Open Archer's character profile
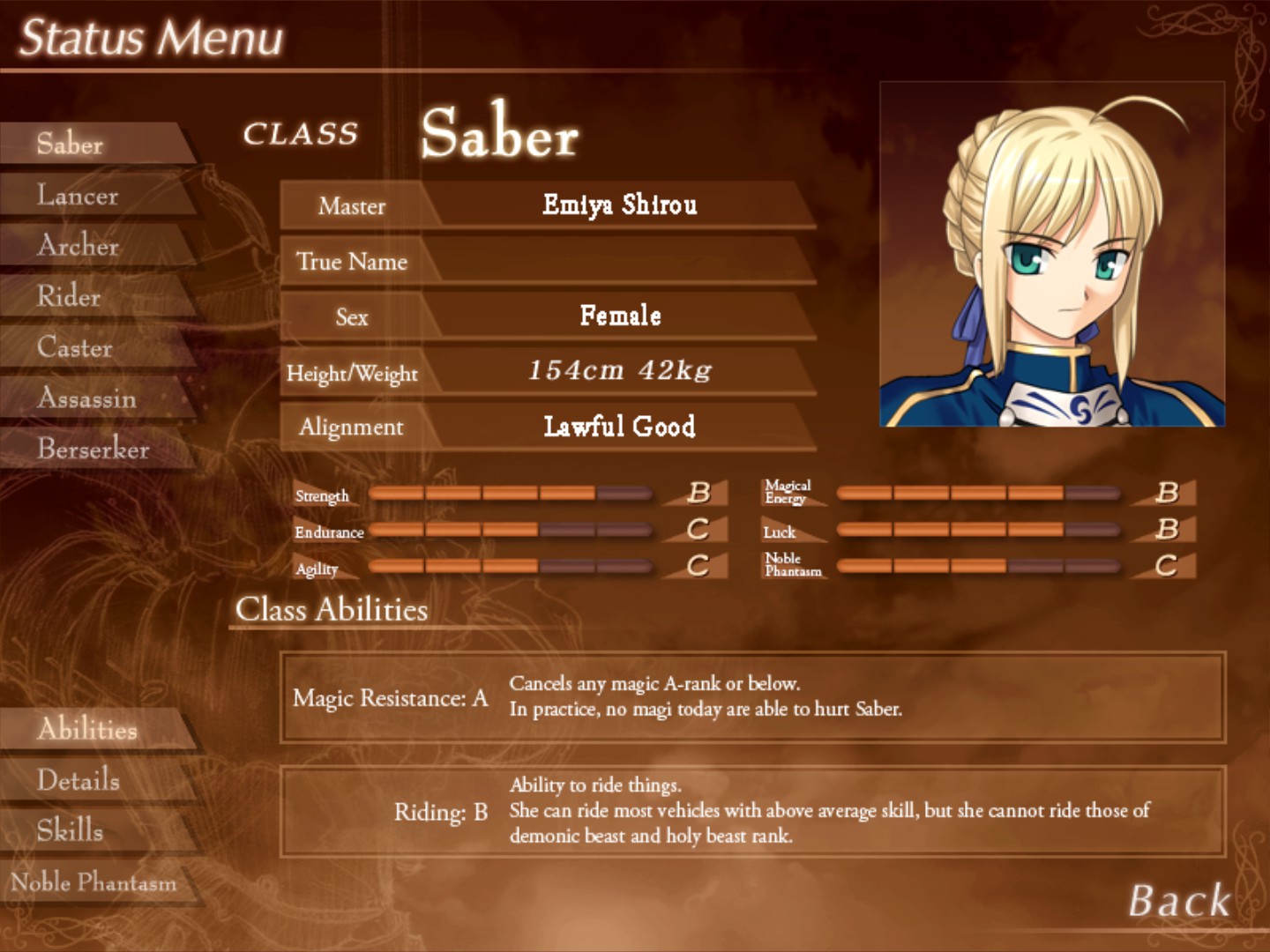 coord(79,247)
